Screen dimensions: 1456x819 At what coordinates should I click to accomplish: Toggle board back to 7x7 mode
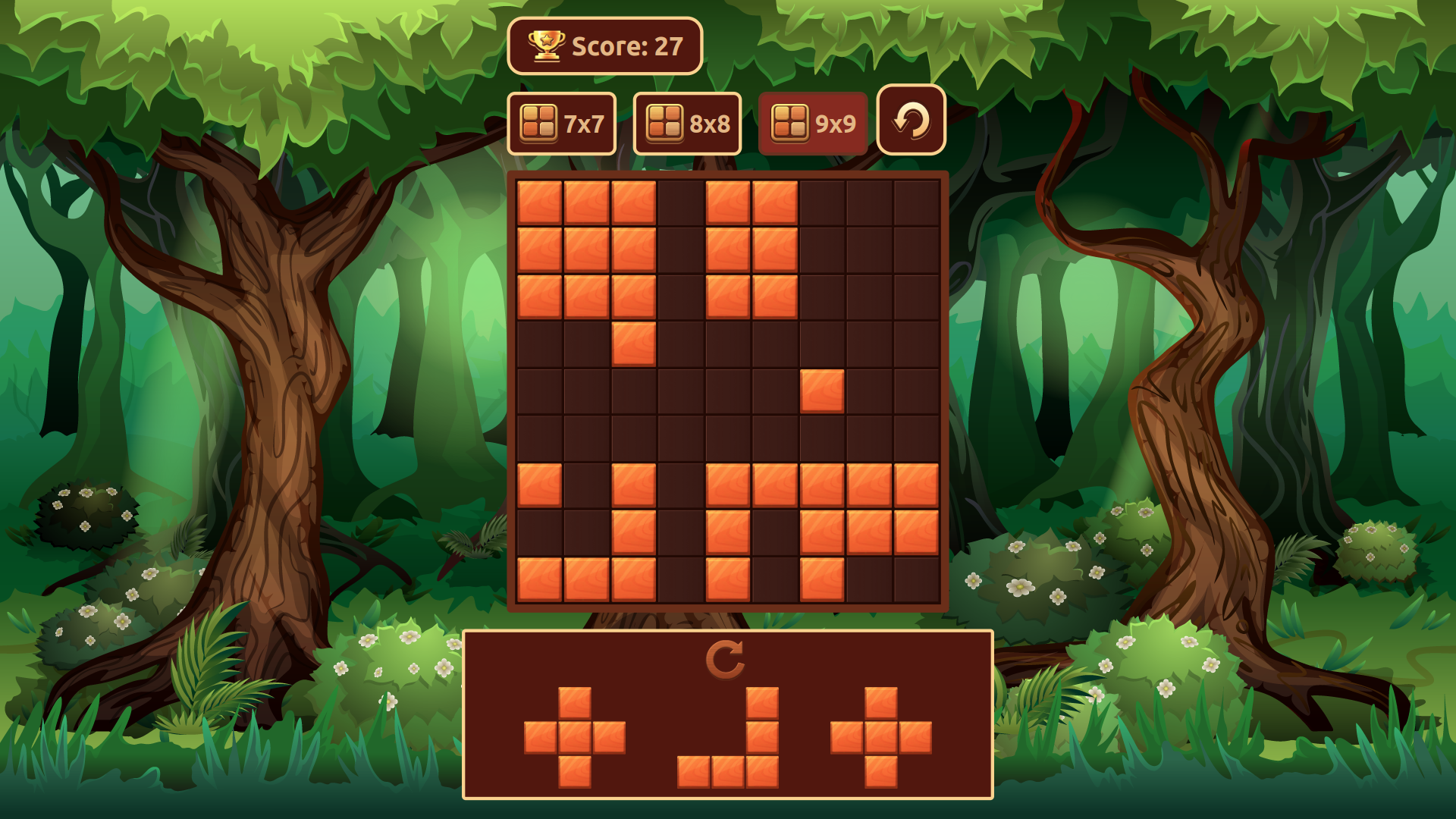[x=562, y=122]
